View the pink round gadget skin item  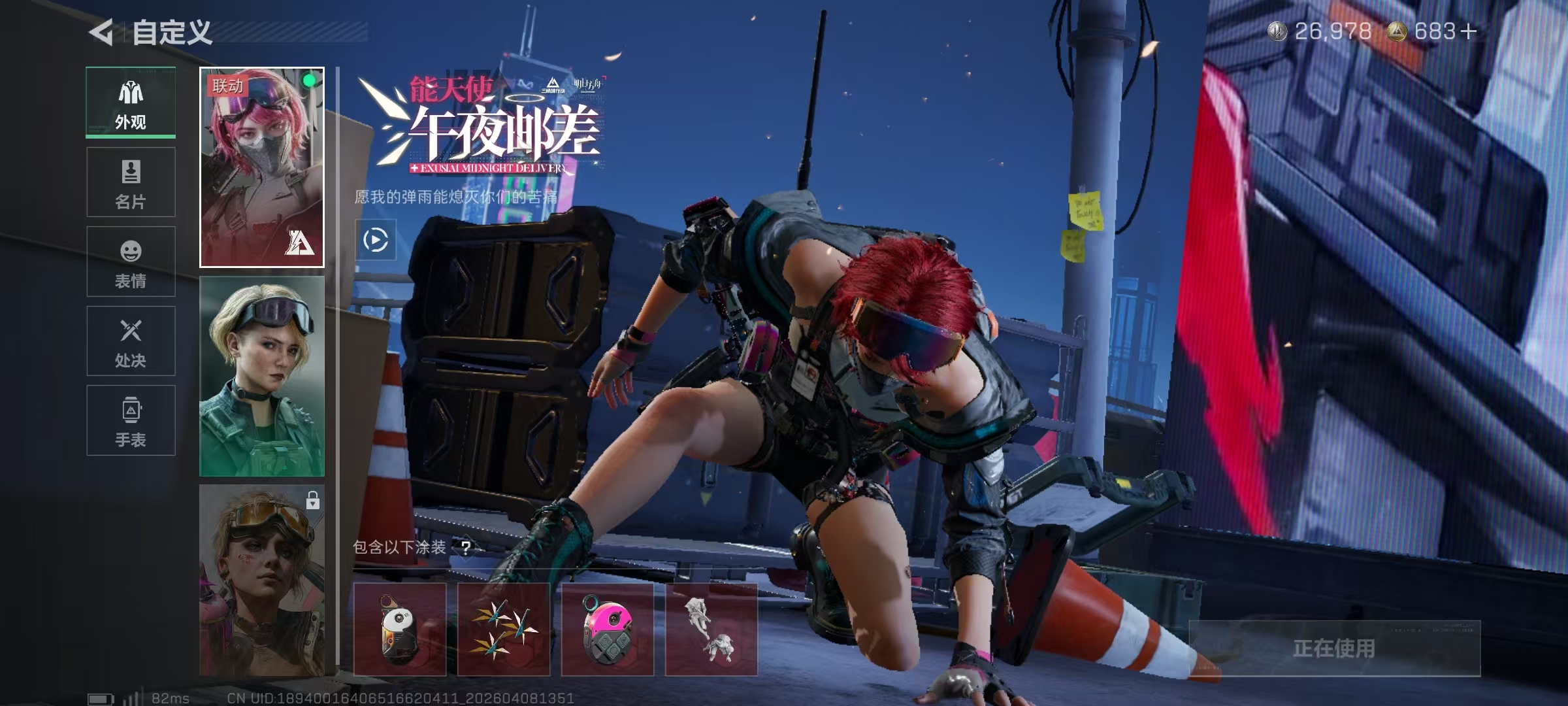pyautogui.click(x=608, y=630)
